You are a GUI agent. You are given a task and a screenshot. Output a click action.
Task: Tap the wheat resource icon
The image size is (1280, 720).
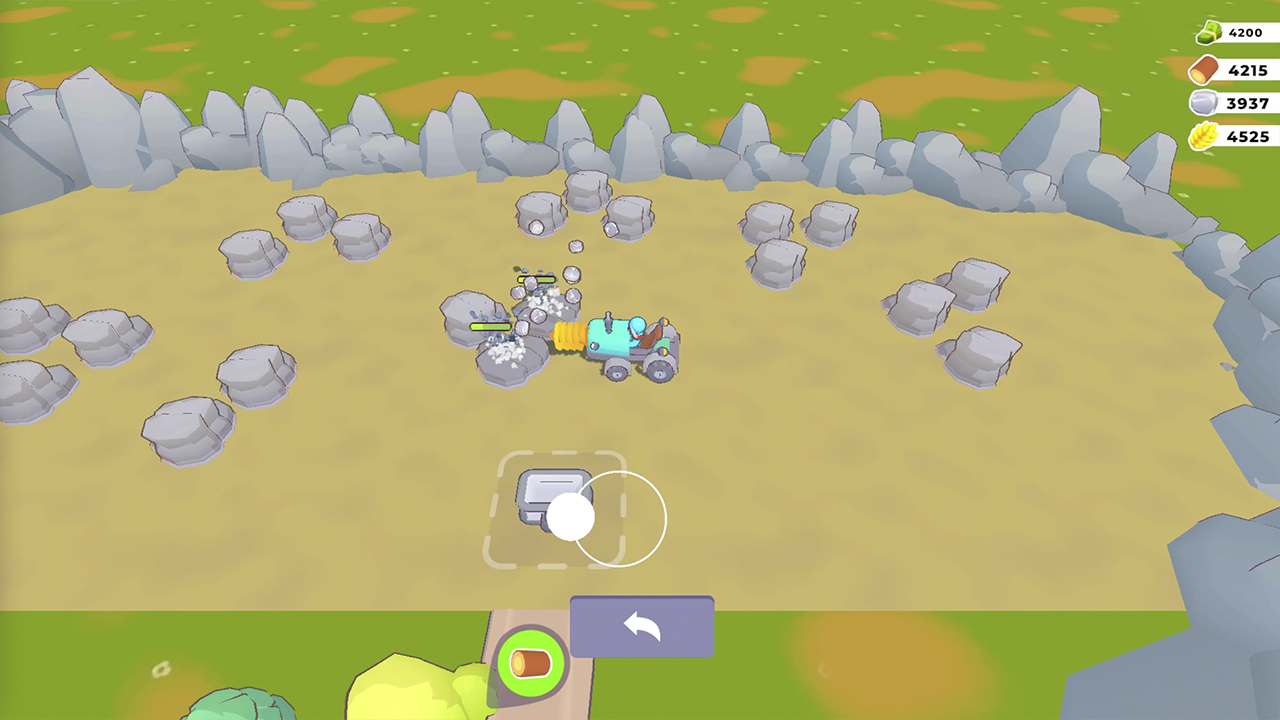tap(1205, 137)
